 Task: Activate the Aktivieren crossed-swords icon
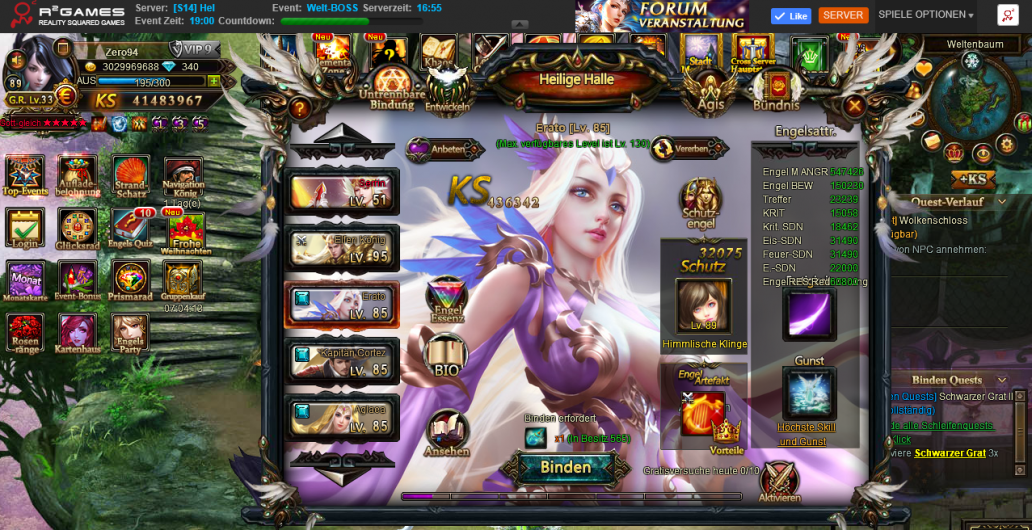pyautogui.click(x=779, y=481)
